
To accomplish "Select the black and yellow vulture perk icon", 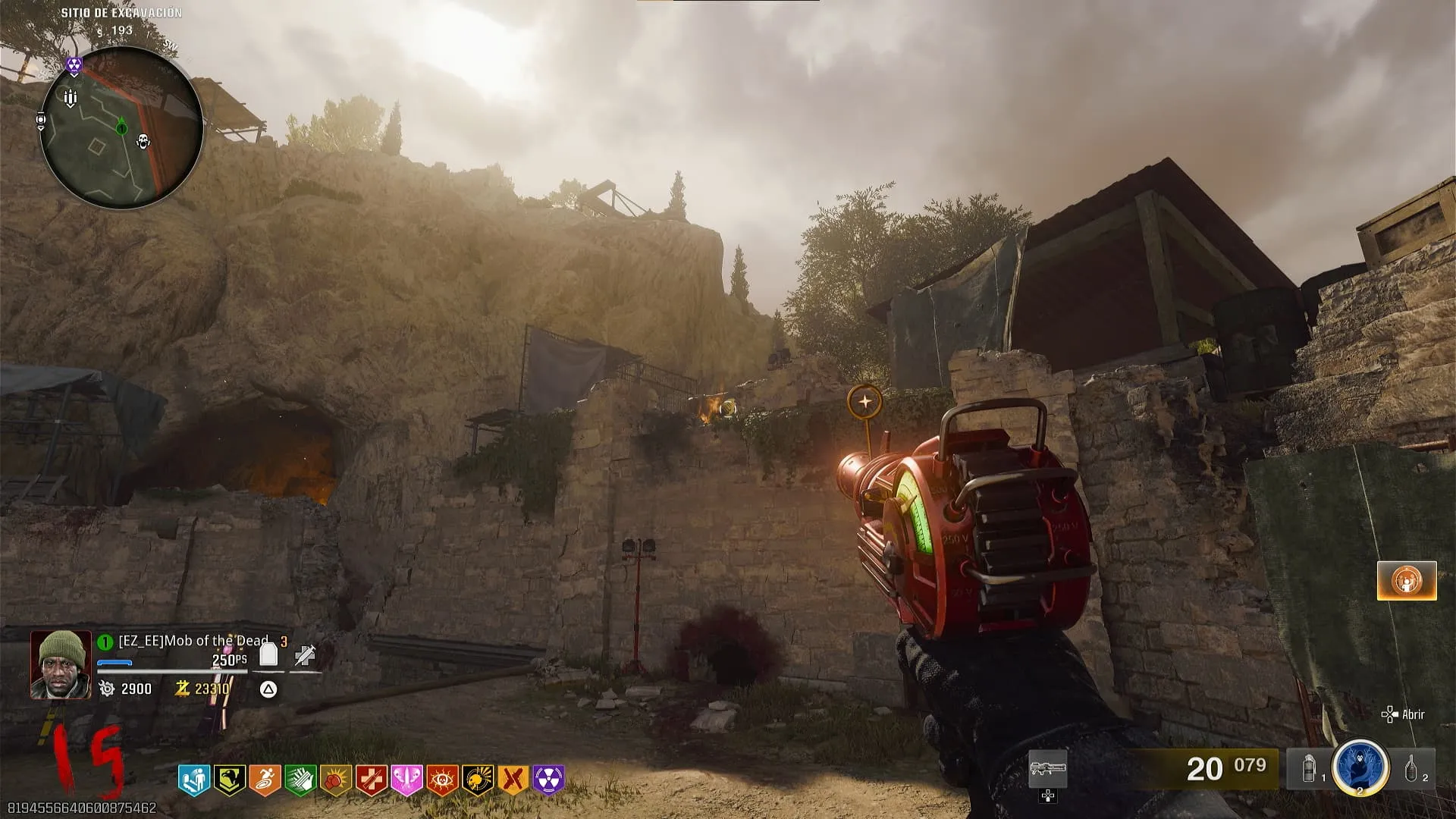I will [229, 780].
